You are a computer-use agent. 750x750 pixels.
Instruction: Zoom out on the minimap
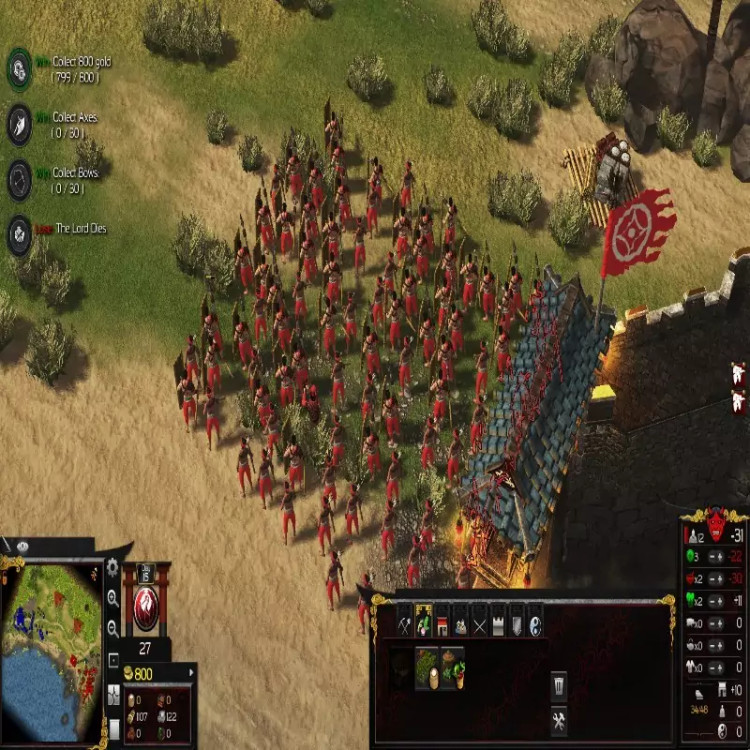click(113, 628)
